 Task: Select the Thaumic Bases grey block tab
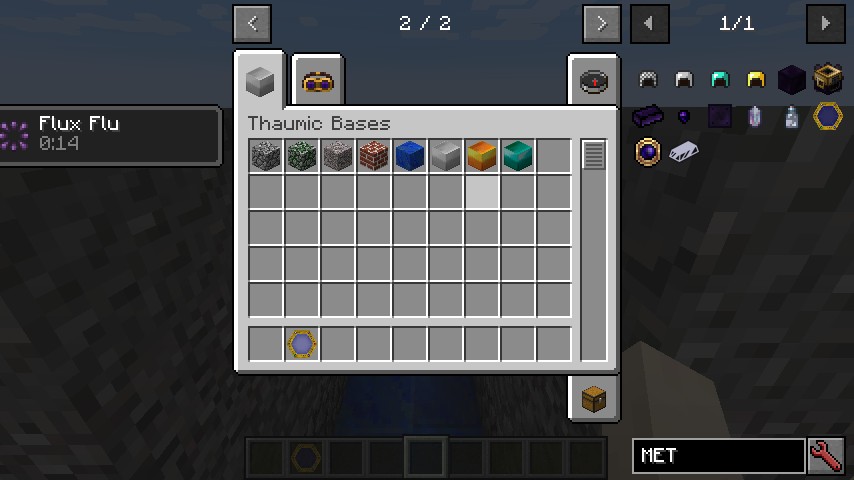click(260, 80)
